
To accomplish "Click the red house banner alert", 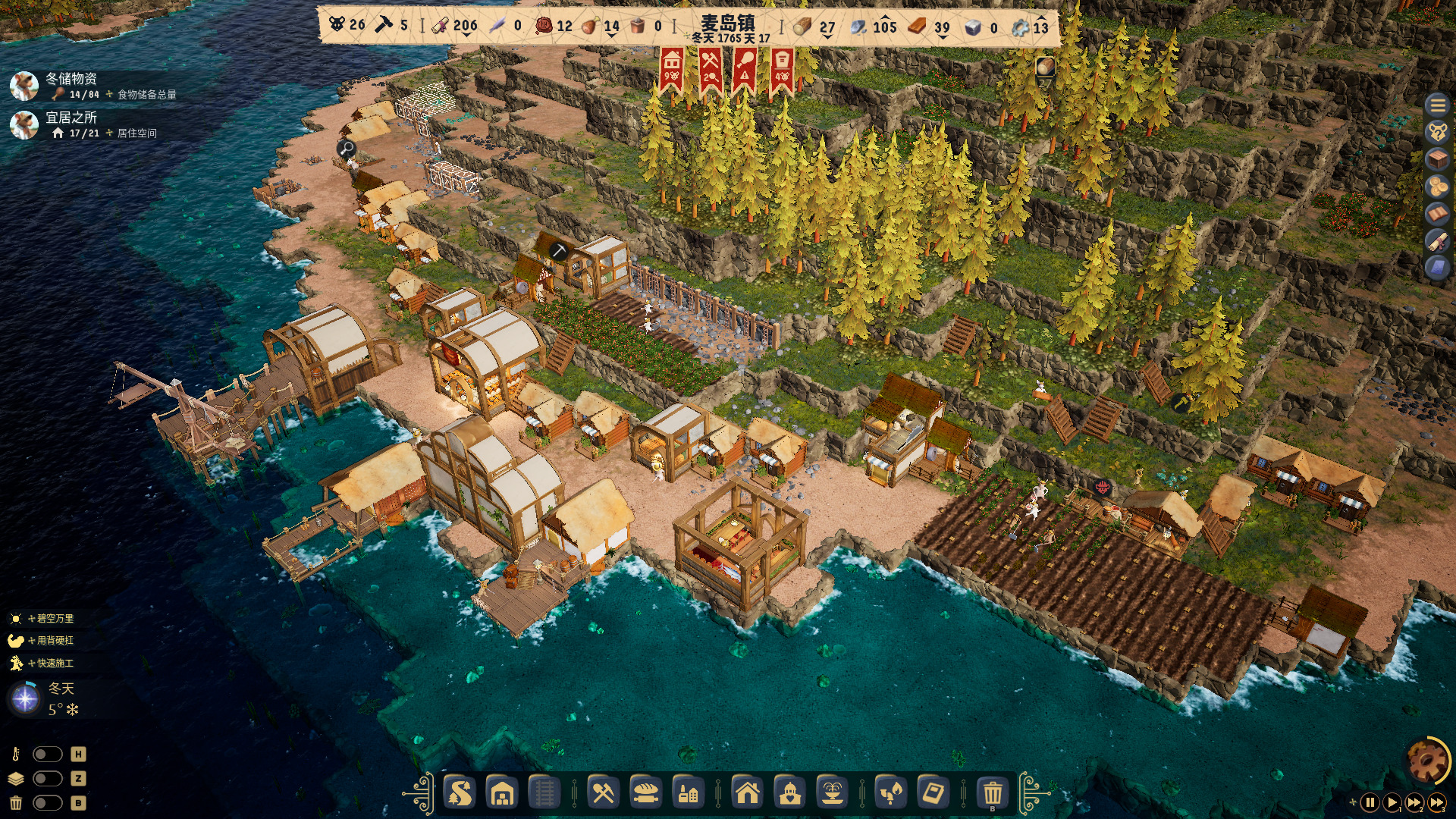I will point(671,69).
